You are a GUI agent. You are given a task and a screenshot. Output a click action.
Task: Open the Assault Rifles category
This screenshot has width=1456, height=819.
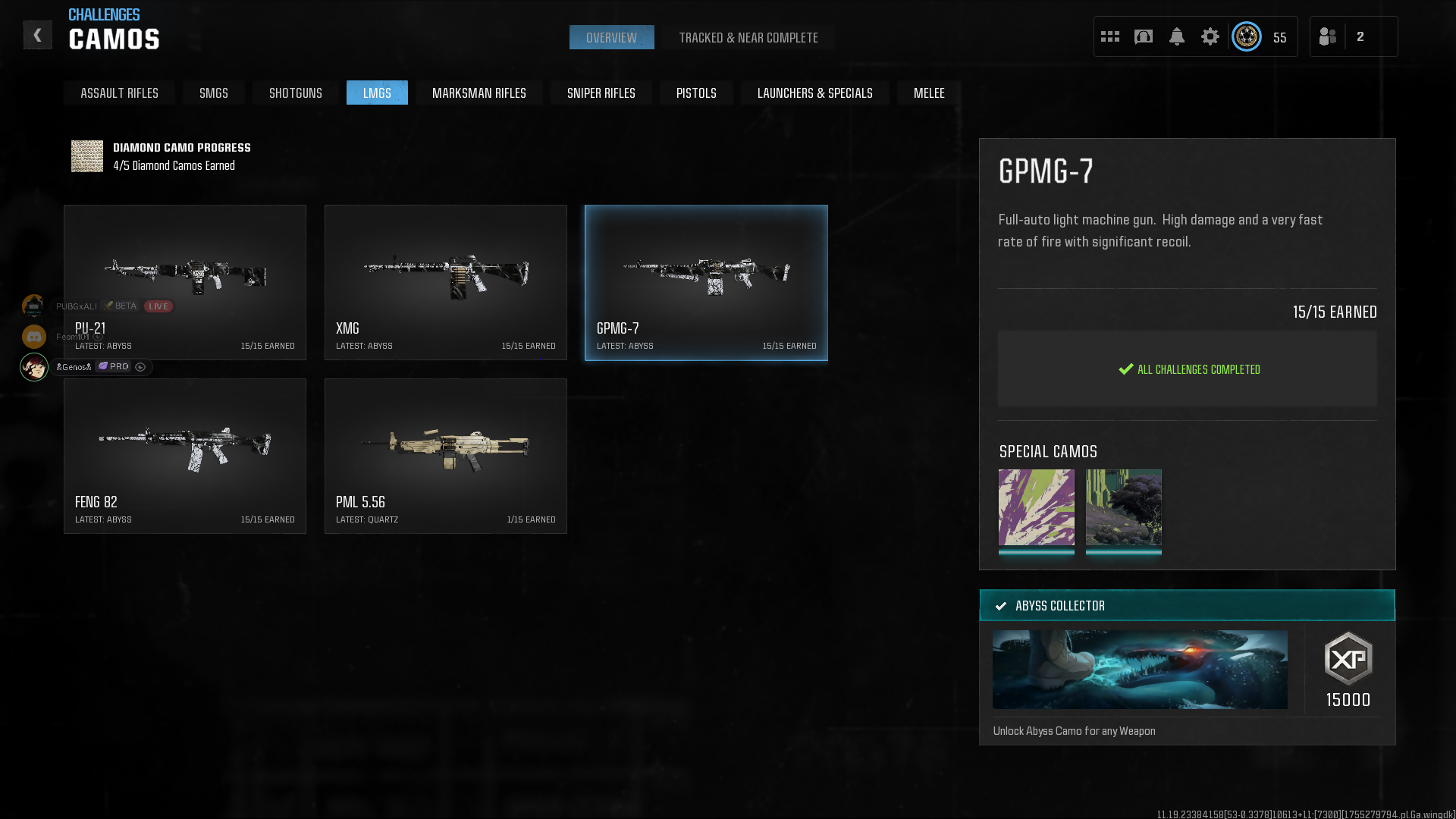(119, 93)
